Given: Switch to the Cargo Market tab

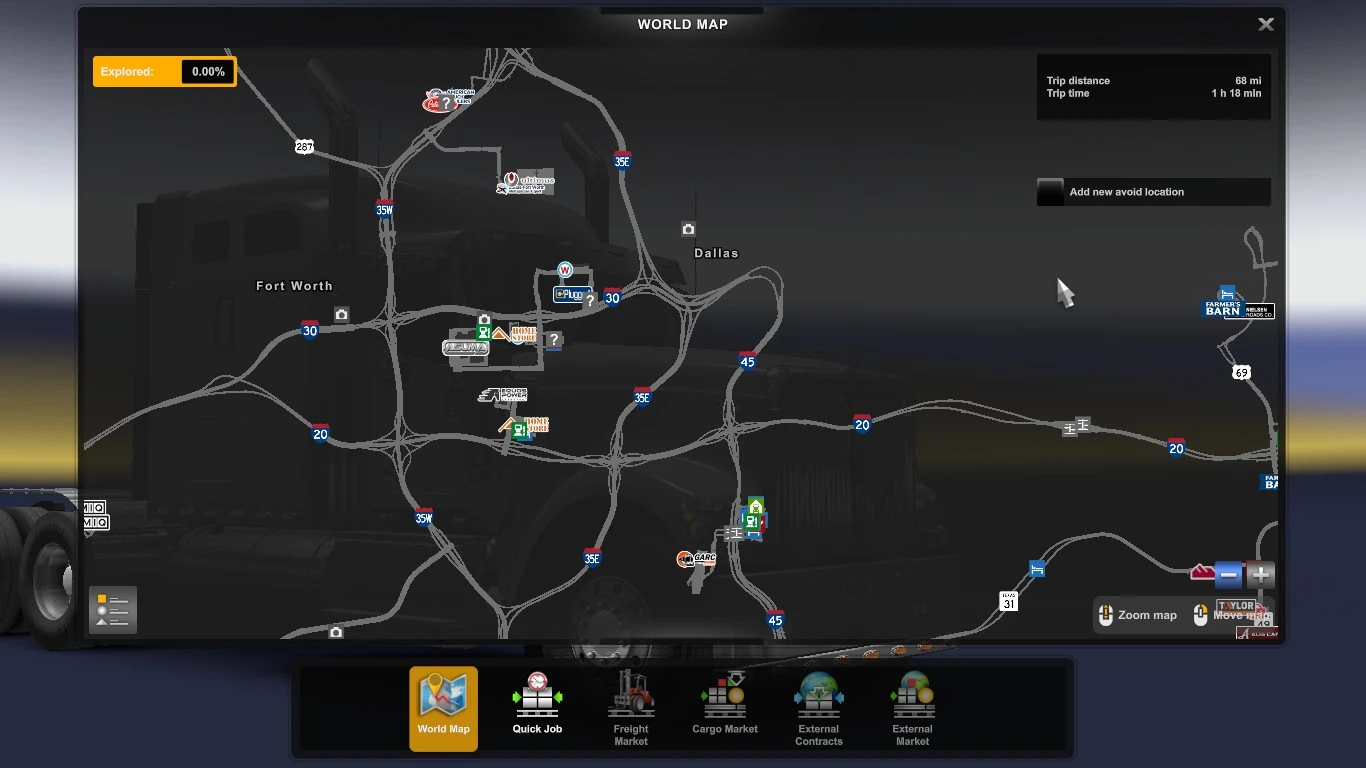Looking at the screenshot, I should coord(724,708).
